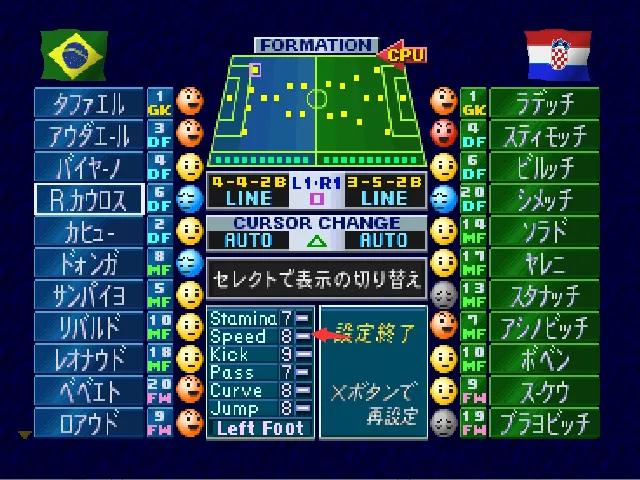Select the Brazil flag
The image size is (640, 480).
point(72,53)
